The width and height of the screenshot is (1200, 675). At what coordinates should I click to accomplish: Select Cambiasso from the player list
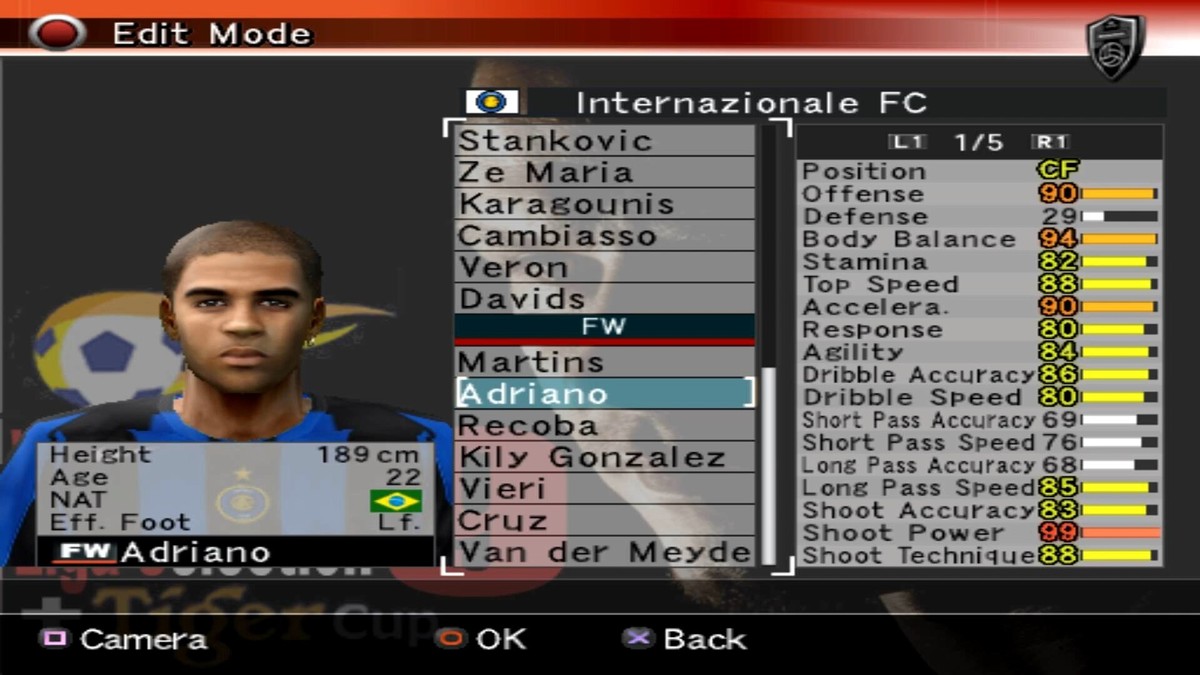[604, 236]
